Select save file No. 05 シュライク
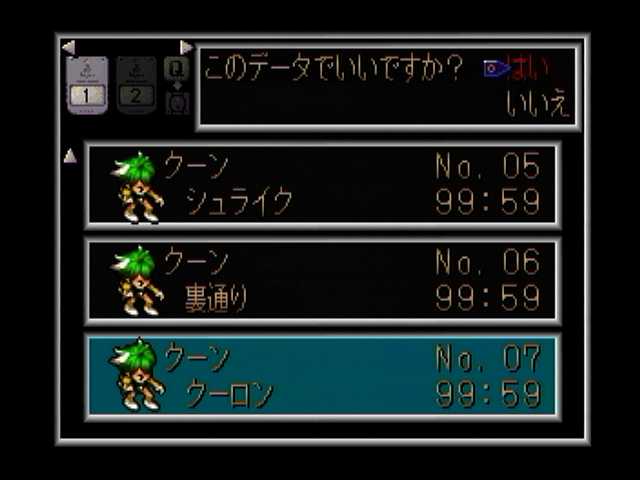Image resolution: width=640 pixels, height=480 pixels. 322,185
